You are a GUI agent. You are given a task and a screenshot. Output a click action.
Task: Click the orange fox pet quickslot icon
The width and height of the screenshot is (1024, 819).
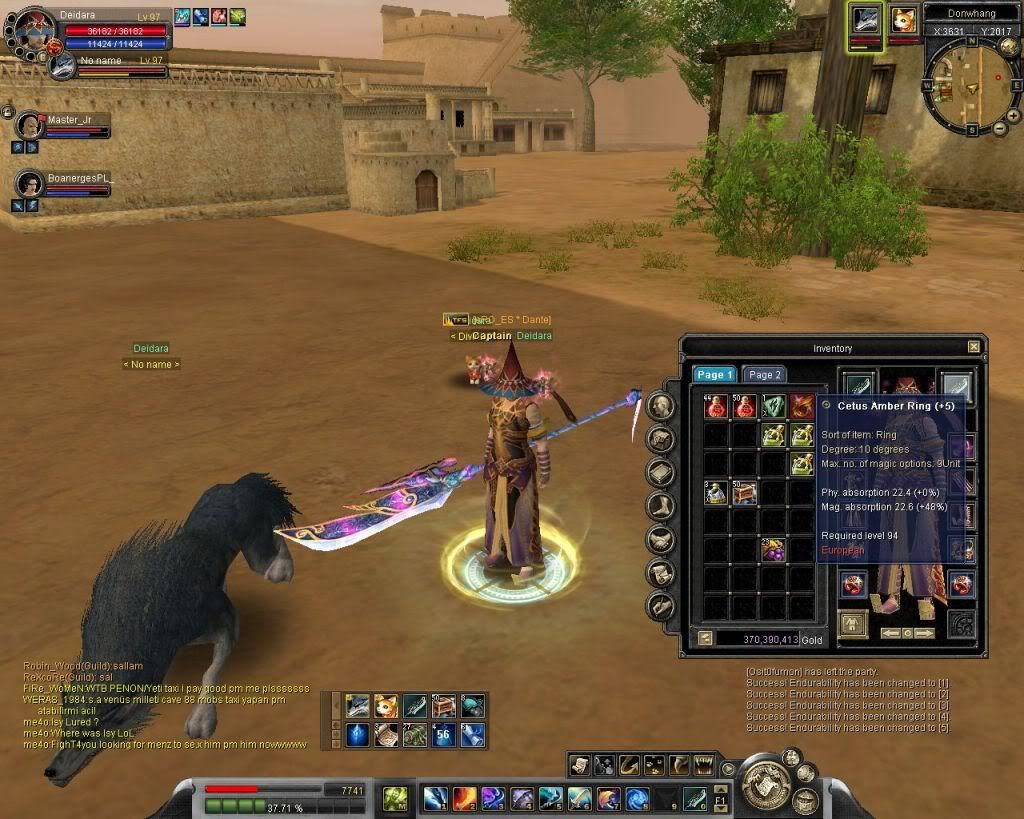(386, 707)
